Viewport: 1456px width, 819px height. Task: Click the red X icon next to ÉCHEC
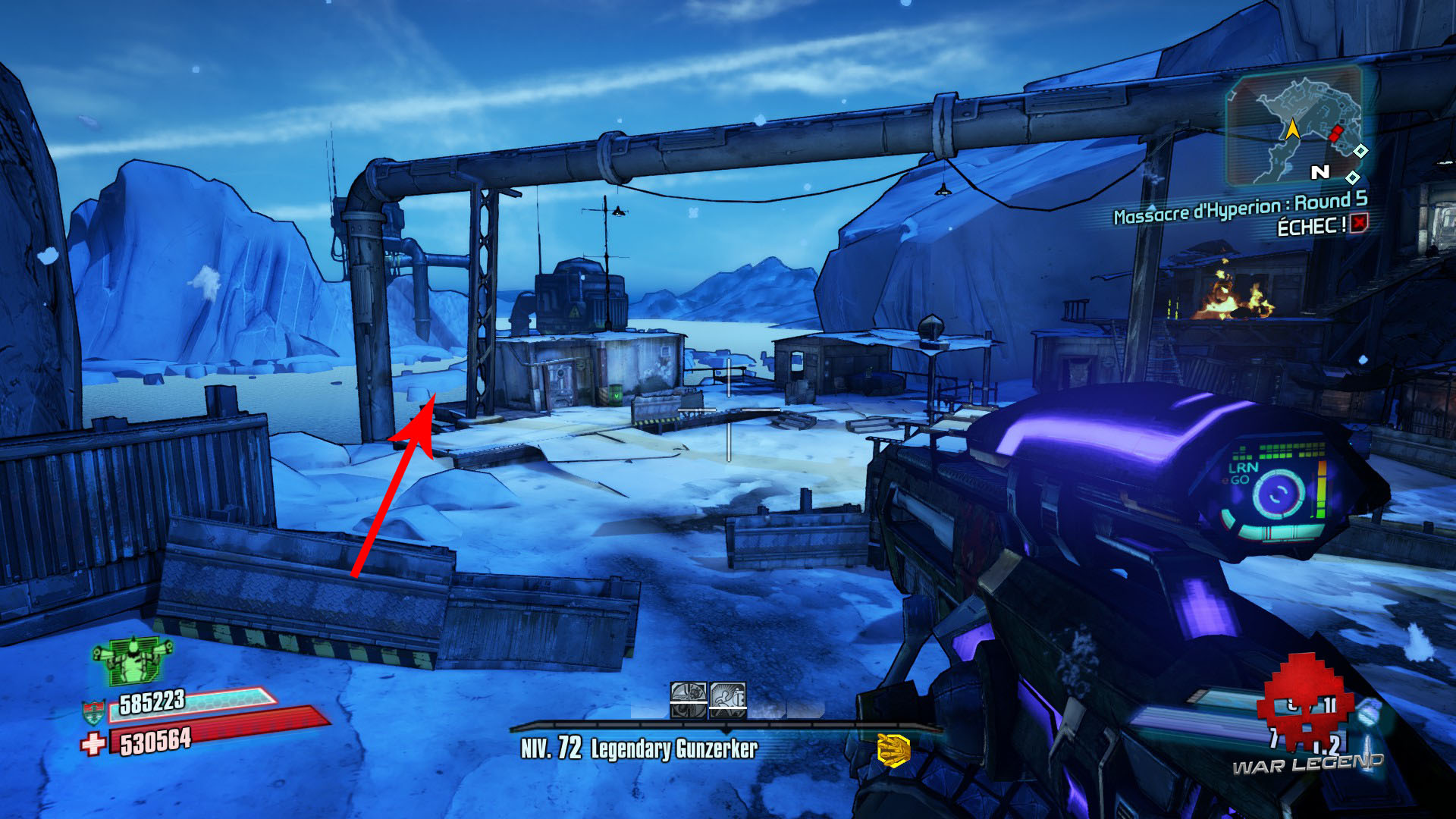coord(1358,223)
